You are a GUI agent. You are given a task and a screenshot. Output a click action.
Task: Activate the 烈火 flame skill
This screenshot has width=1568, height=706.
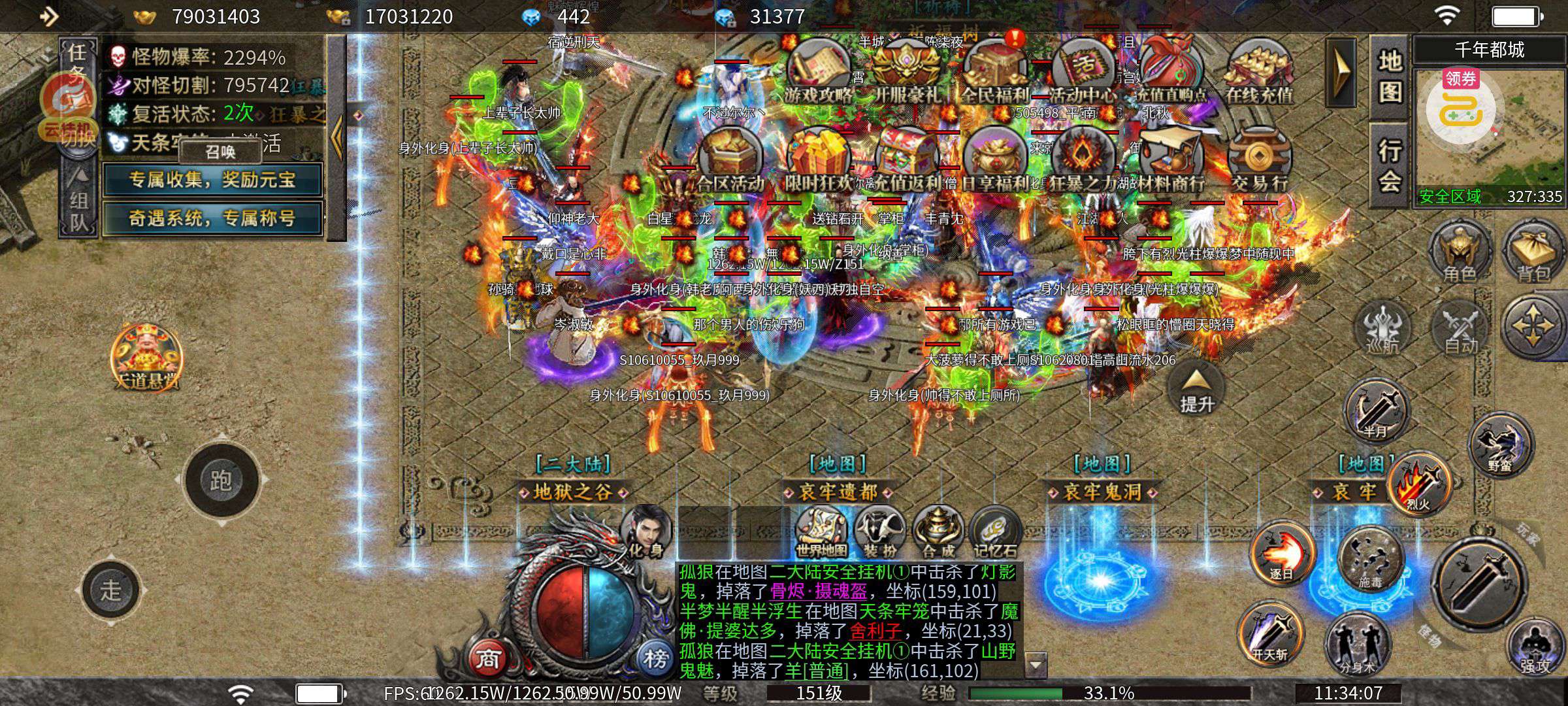(1419, 485)
